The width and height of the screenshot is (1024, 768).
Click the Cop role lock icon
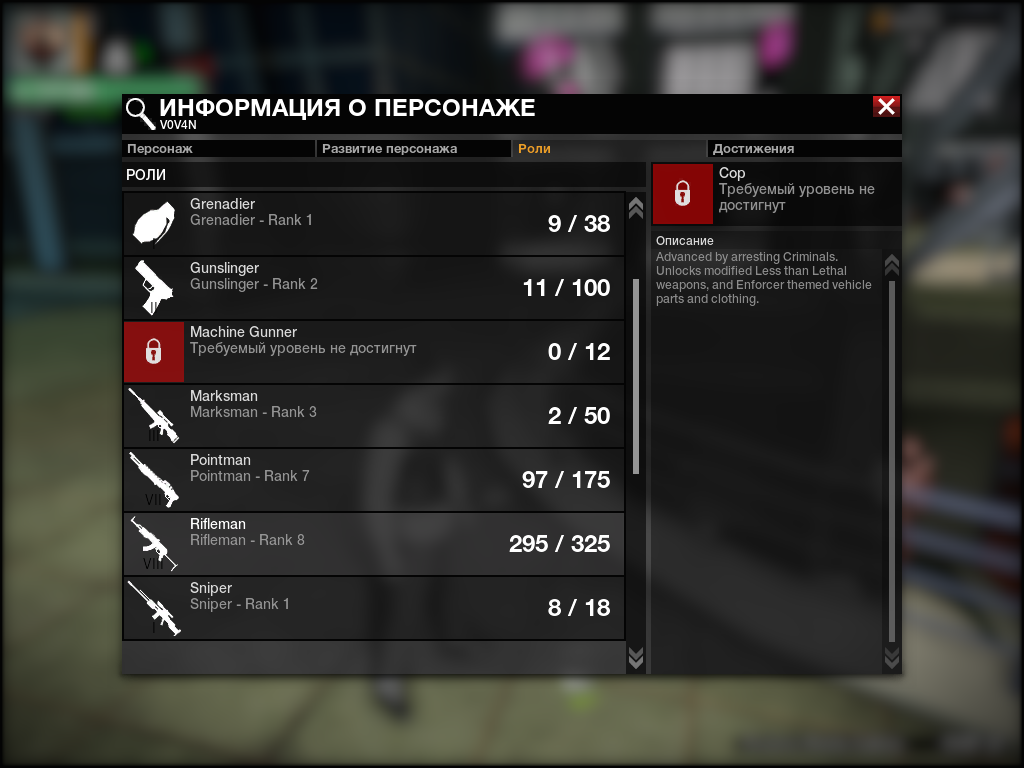click(x=683, y=194)
